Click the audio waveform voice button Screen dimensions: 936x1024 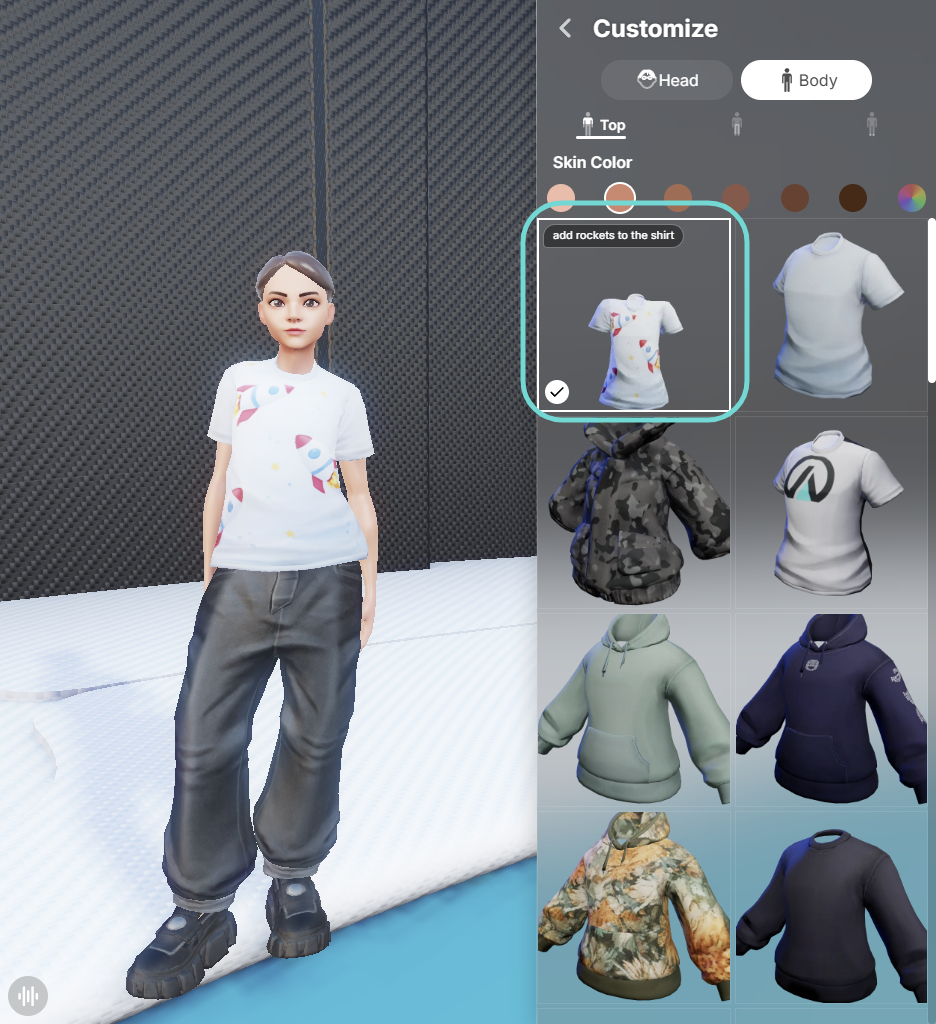[x=28, y=995]
